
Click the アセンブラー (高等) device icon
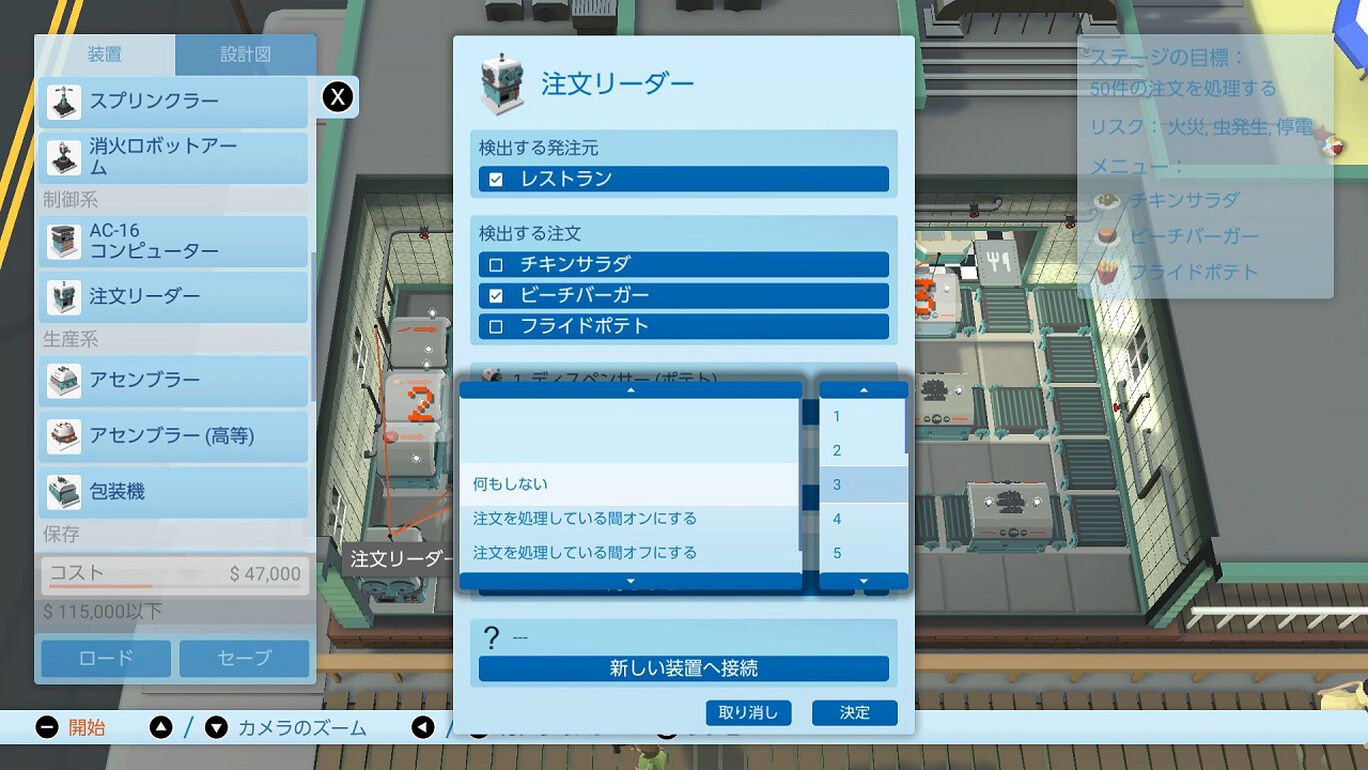[65, 436]
